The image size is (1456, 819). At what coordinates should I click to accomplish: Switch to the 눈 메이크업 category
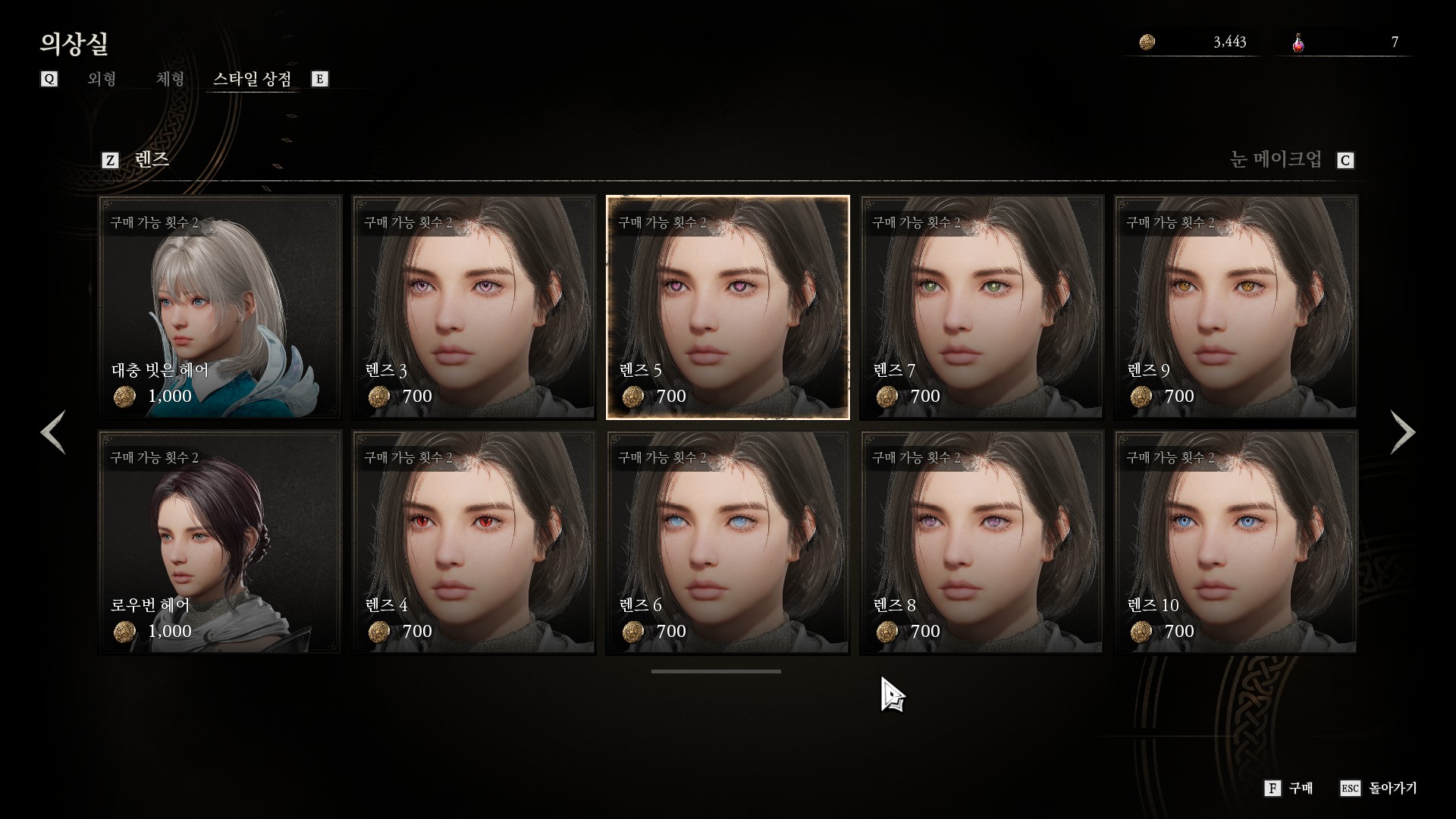[1276, 160]
